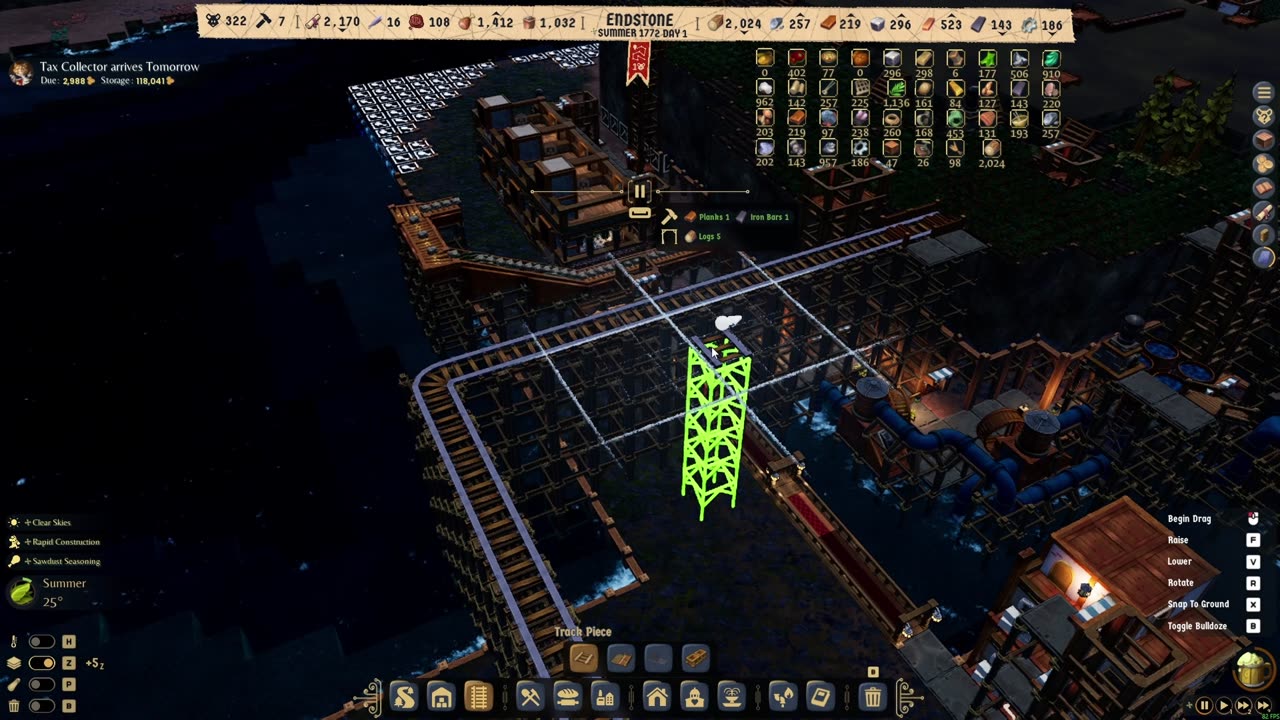Toggle the layers height view switch
1280x720 pixels.
(42, 663)
